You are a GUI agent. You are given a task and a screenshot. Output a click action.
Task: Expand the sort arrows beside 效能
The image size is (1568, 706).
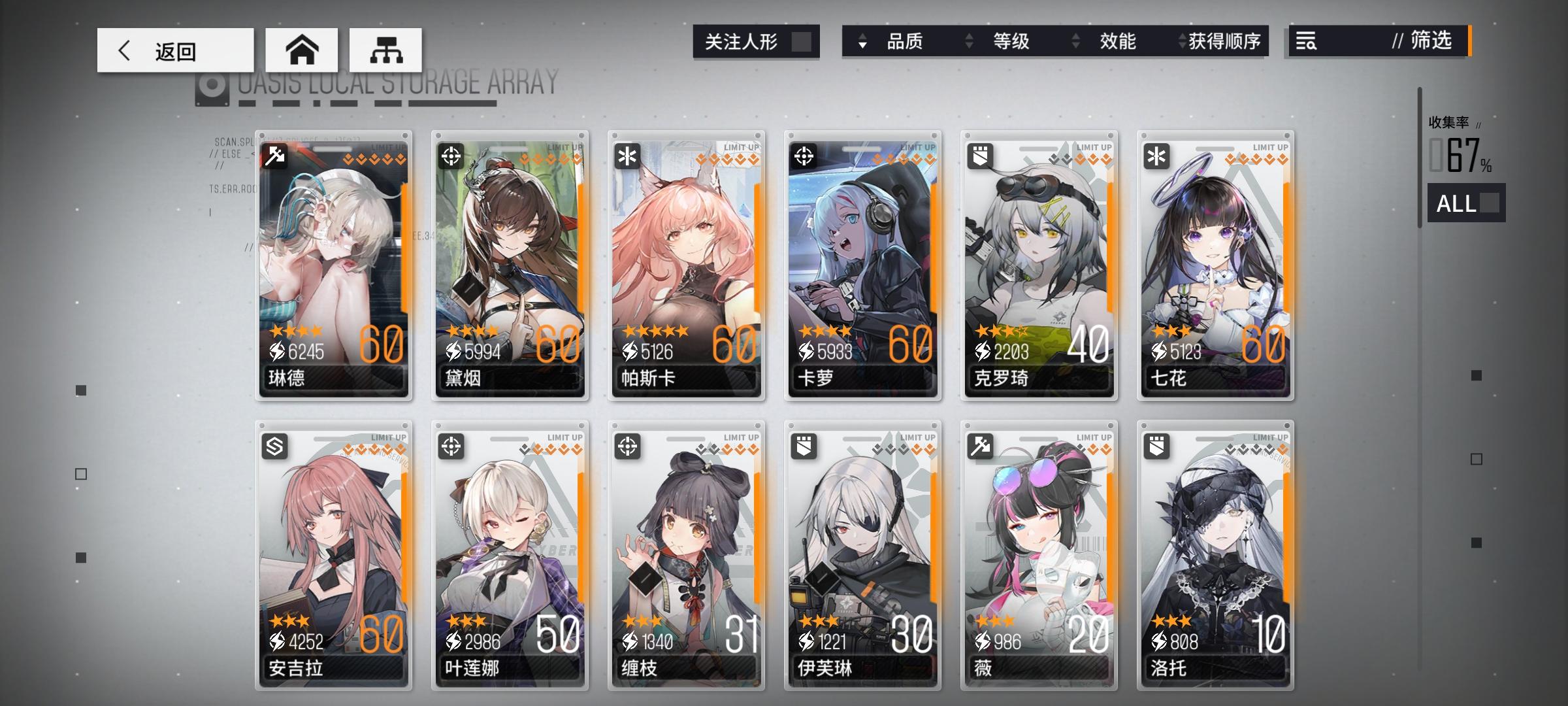coord(1075,42)
